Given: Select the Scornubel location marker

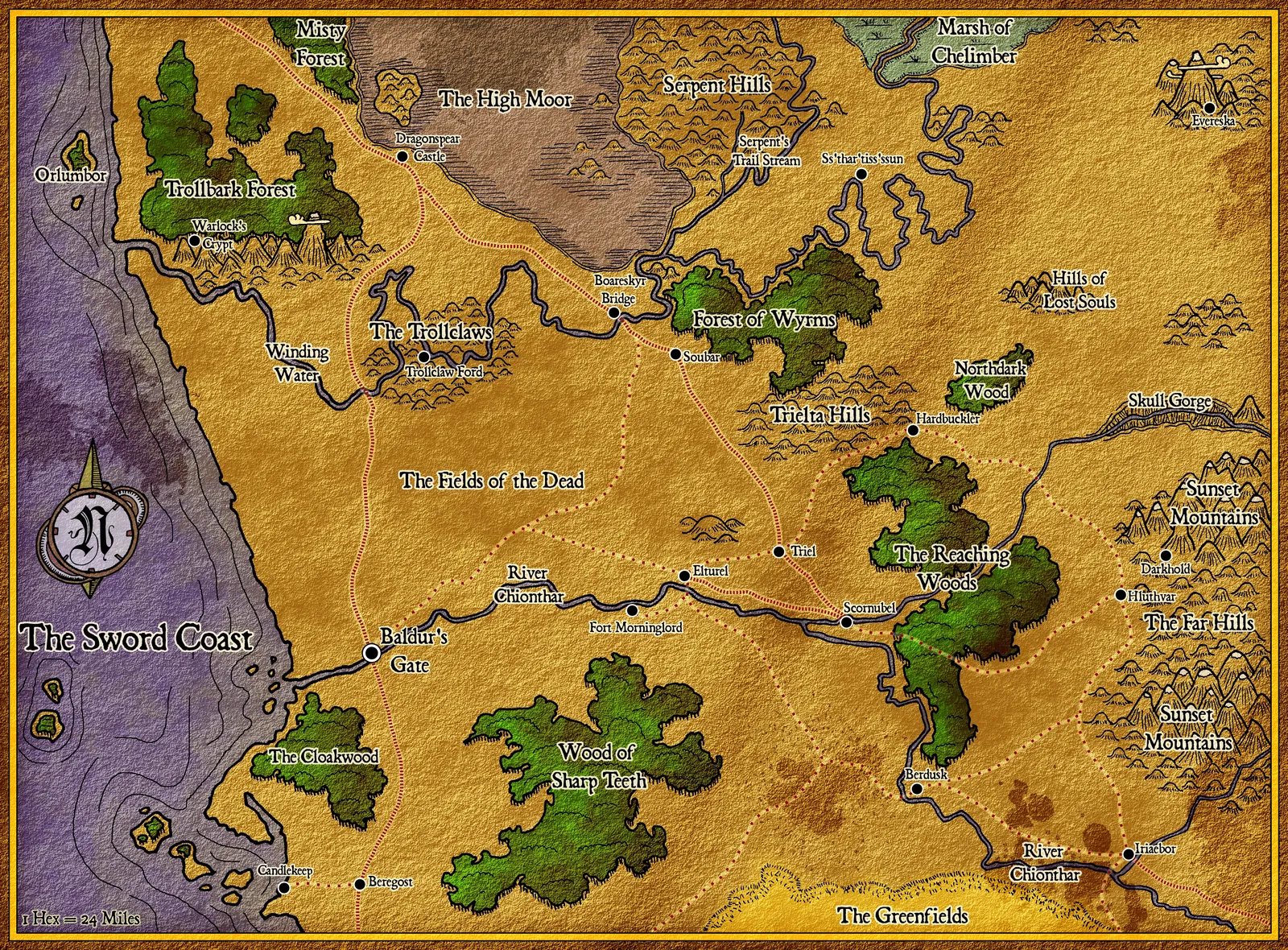Looking at the screenshot, I should 846,622.
